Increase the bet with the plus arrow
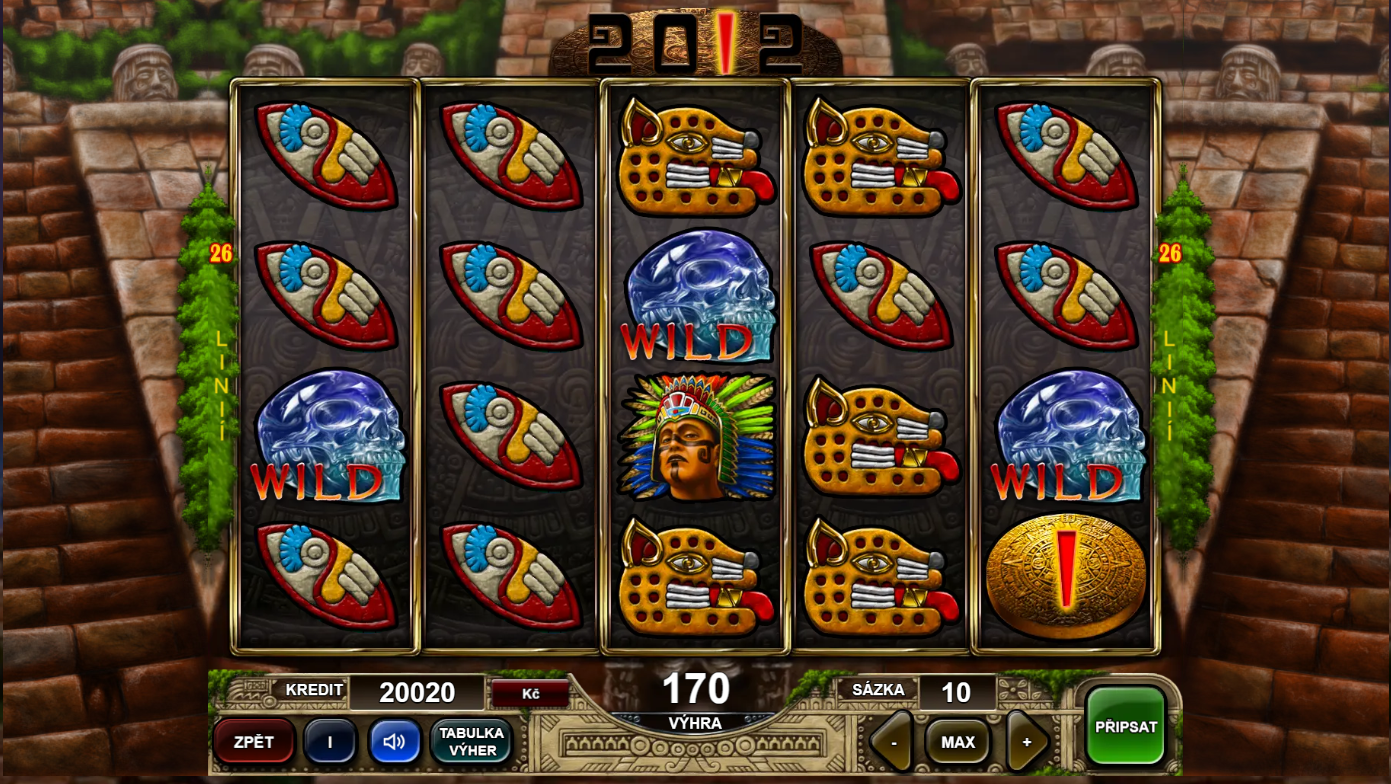 [1026, 742]
